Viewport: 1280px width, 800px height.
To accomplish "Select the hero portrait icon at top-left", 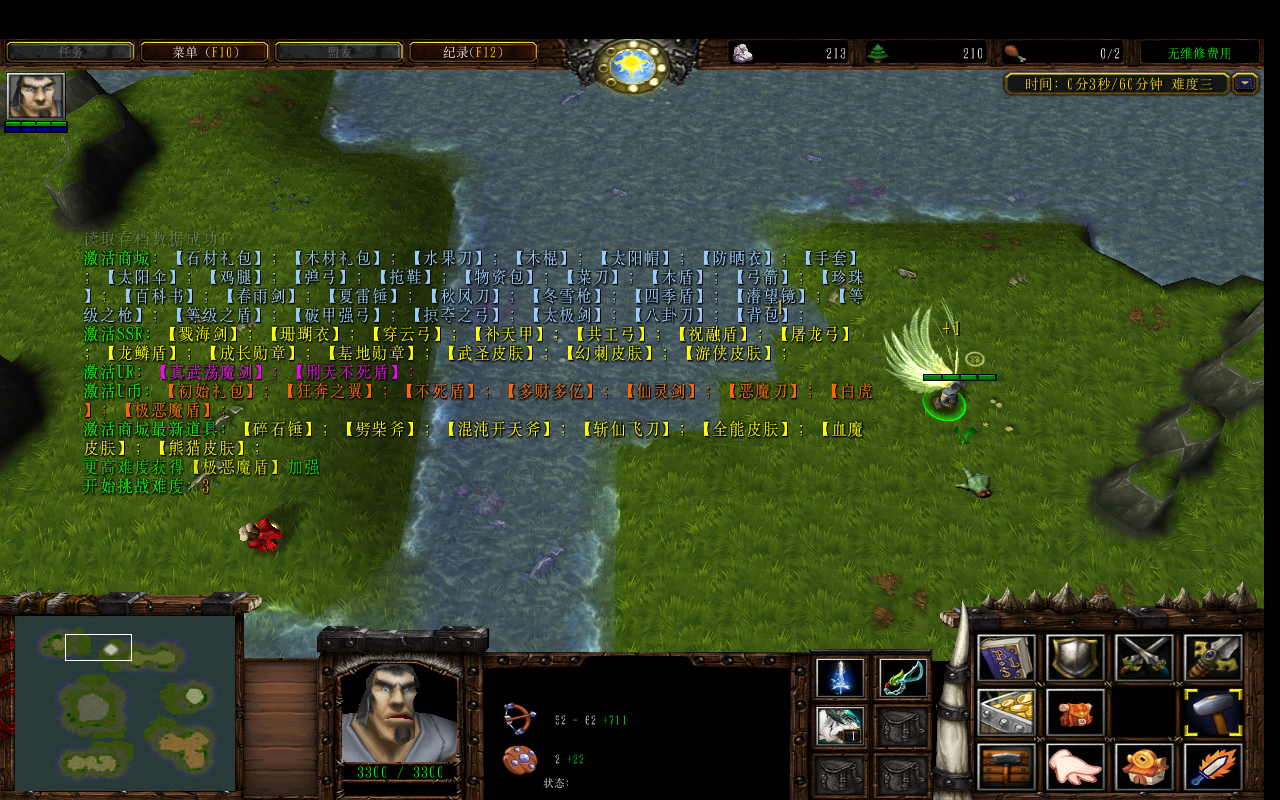I will 36,96.
